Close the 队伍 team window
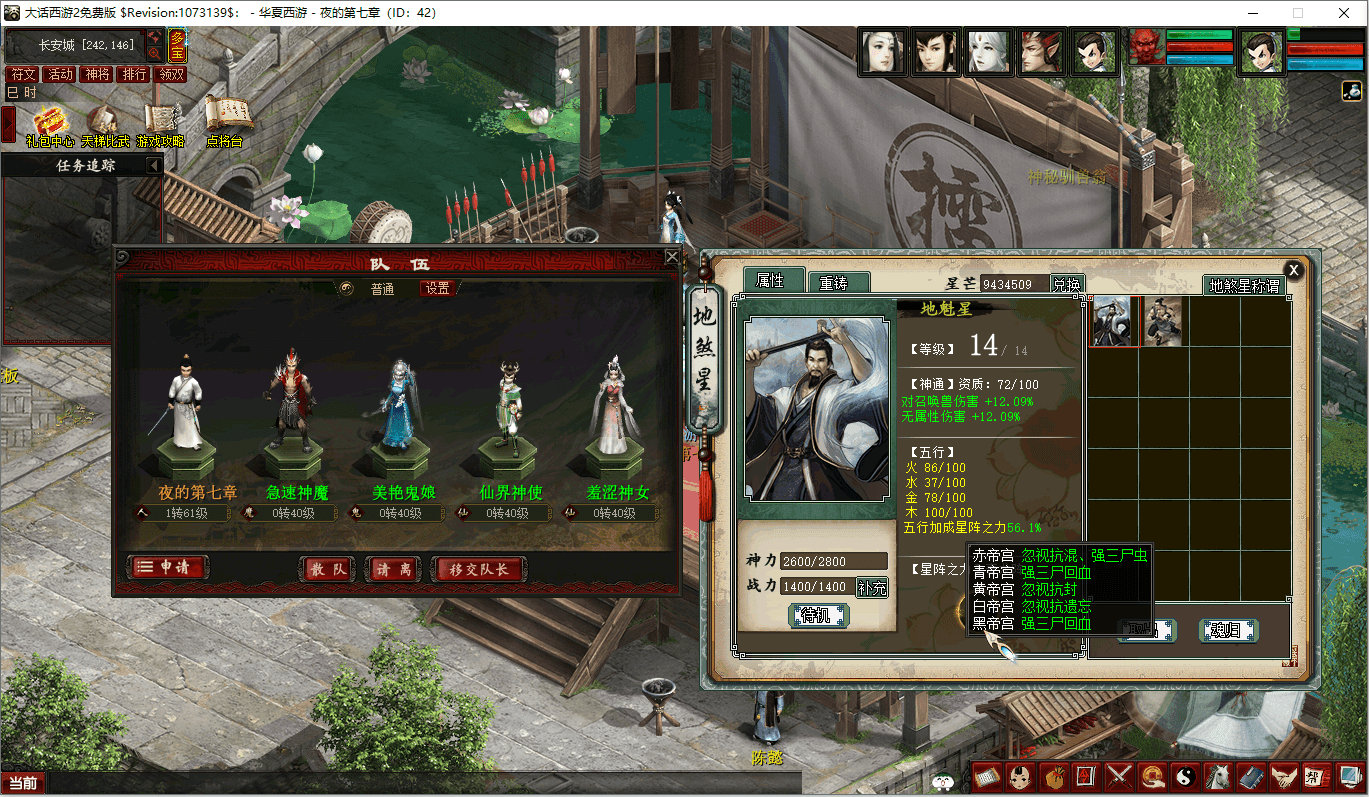Image resolution: width=1369 pixels, height=797 pixels. tap(672, 257)
